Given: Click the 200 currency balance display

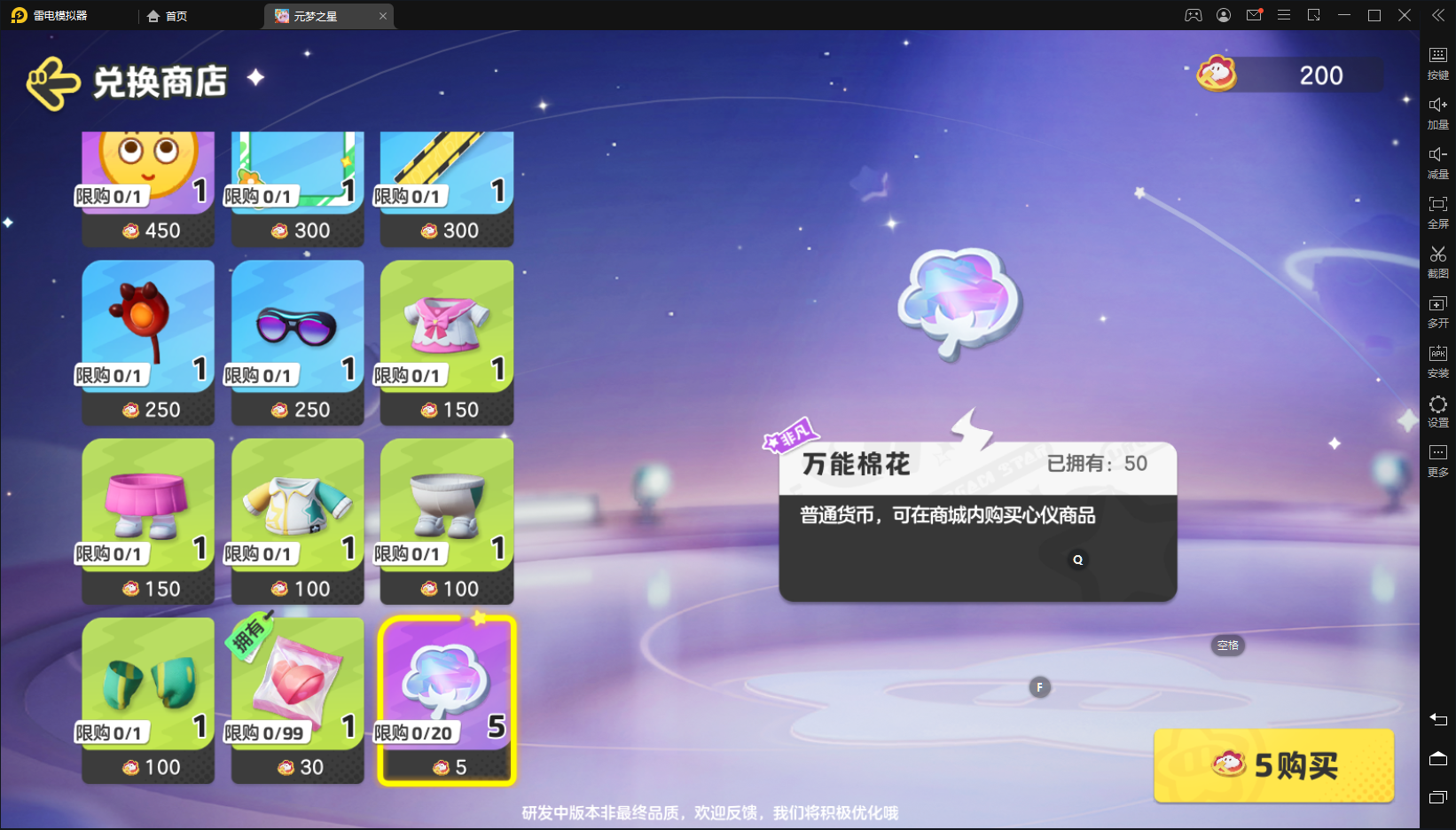Looking at the screenshot, I should click(1284, 75).
